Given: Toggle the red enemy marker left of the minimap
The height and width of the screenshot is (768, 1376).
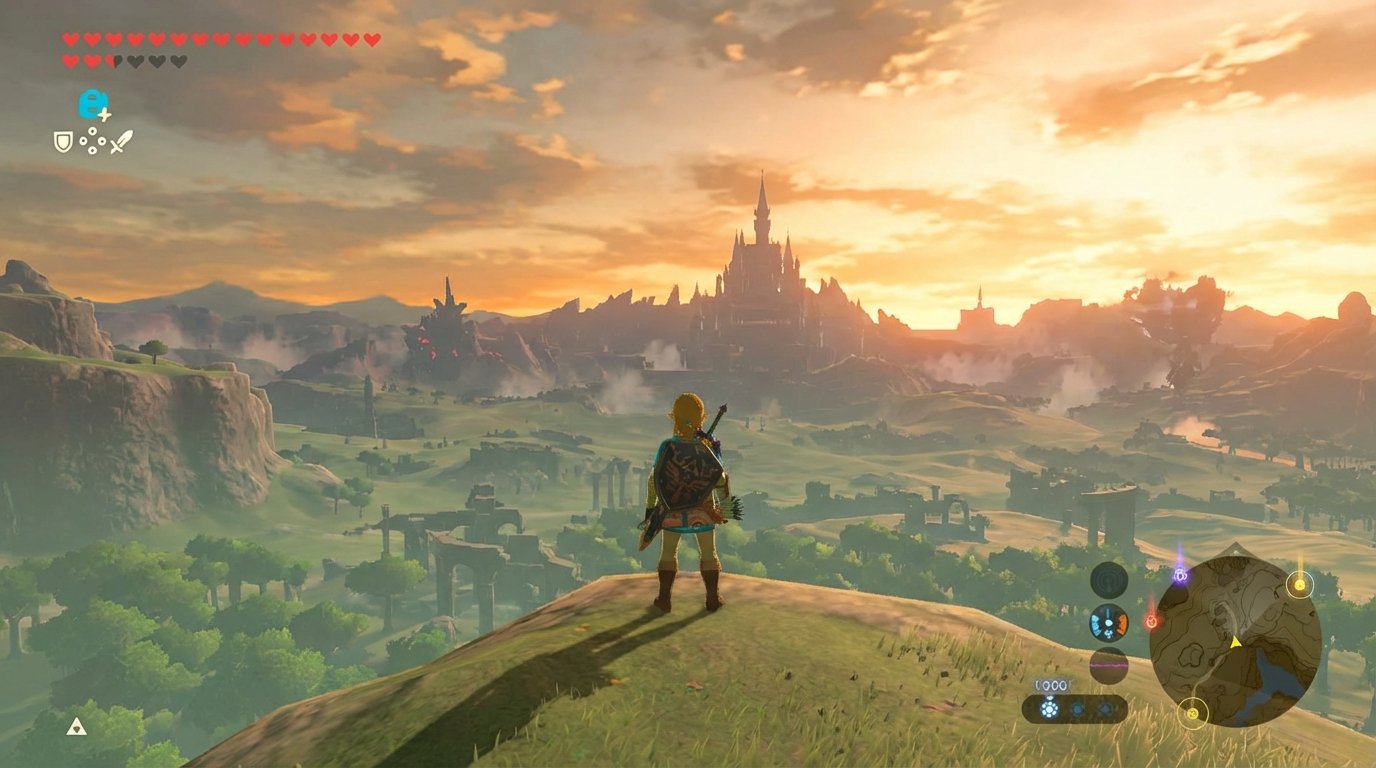Looking at the screenshot, I should point(1152,620).
